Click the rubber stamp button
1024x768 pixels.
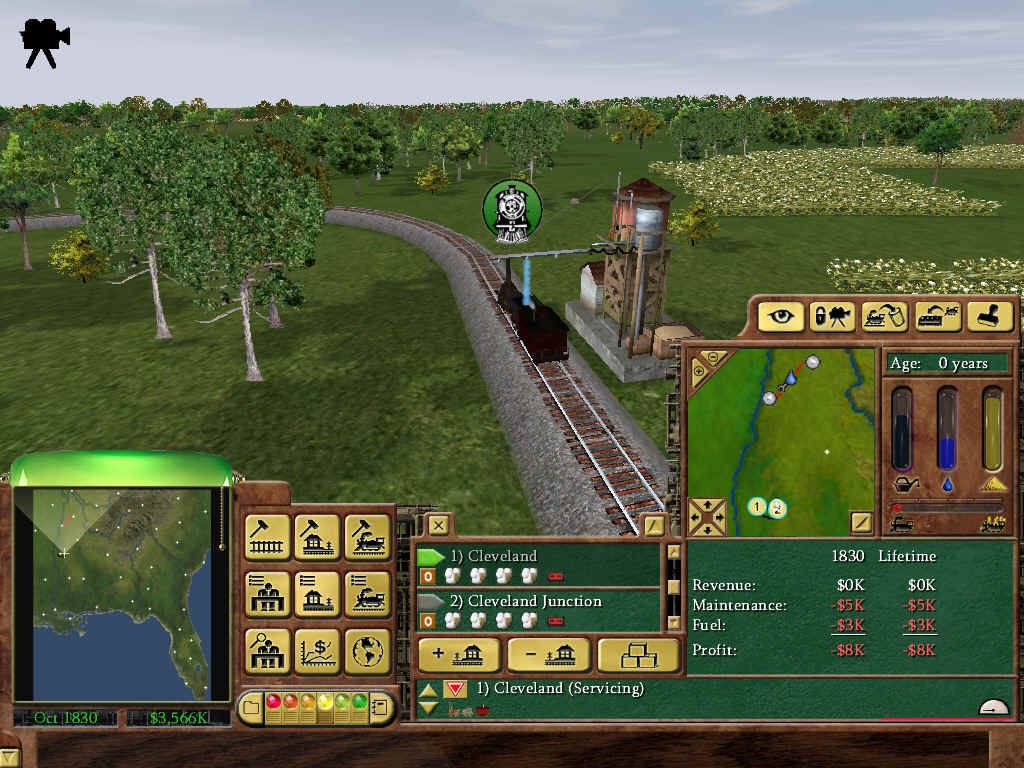(989, 317)
